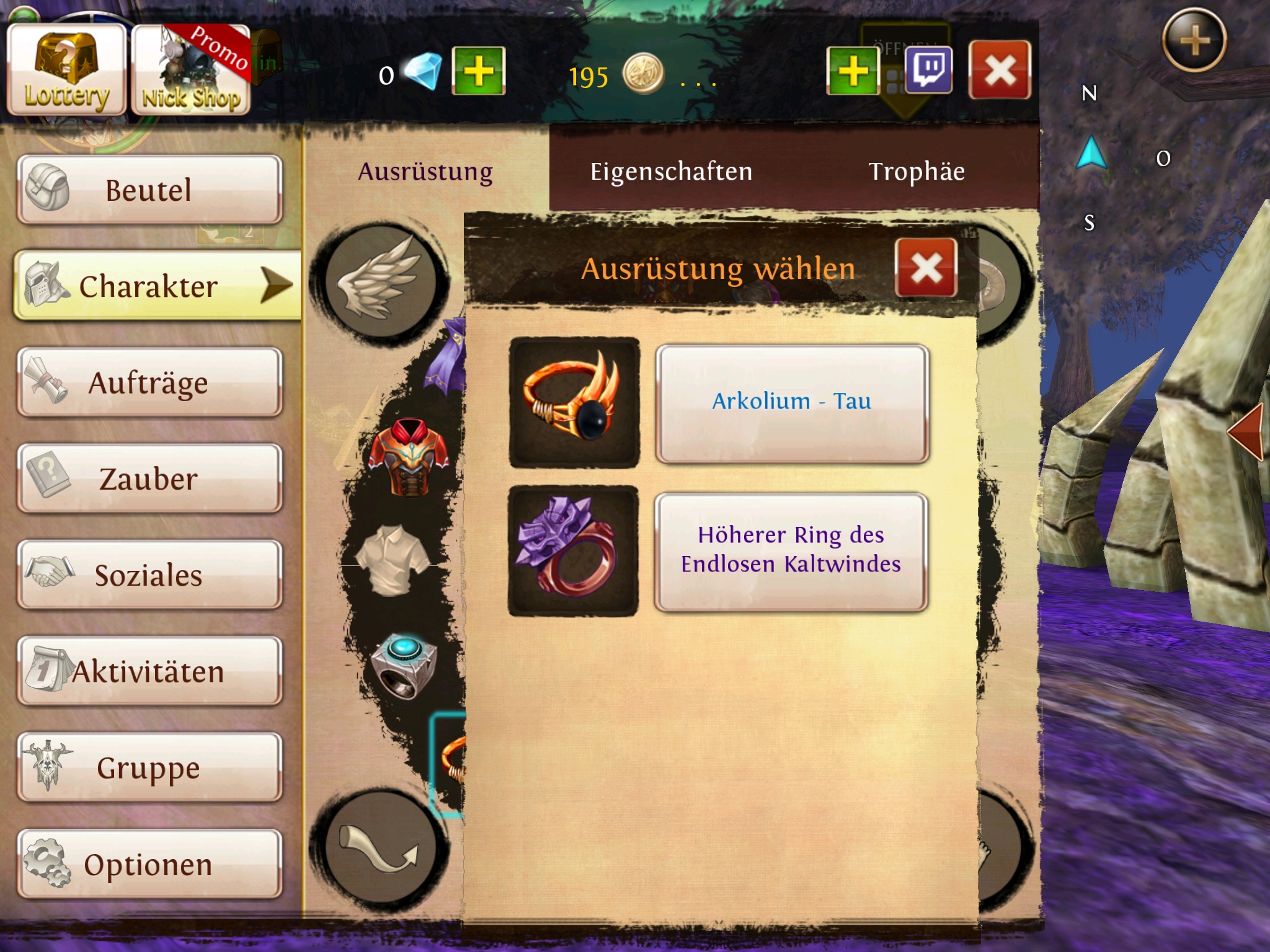Open the Lottery chest
The image size is (1270, 952).
[66, 70]
